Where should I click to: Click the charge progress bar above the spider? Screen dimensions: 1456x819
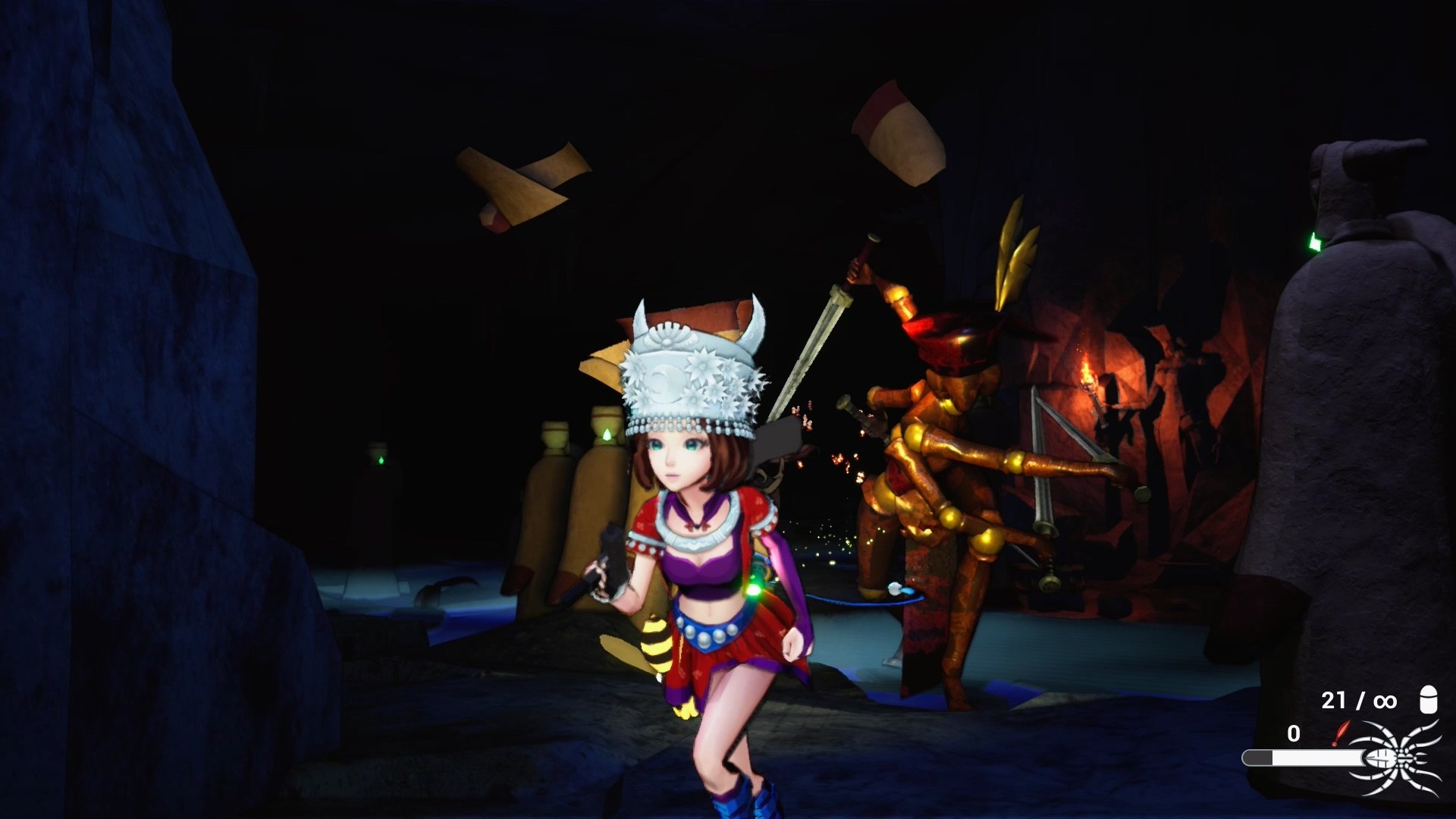tap(1303, 758)
